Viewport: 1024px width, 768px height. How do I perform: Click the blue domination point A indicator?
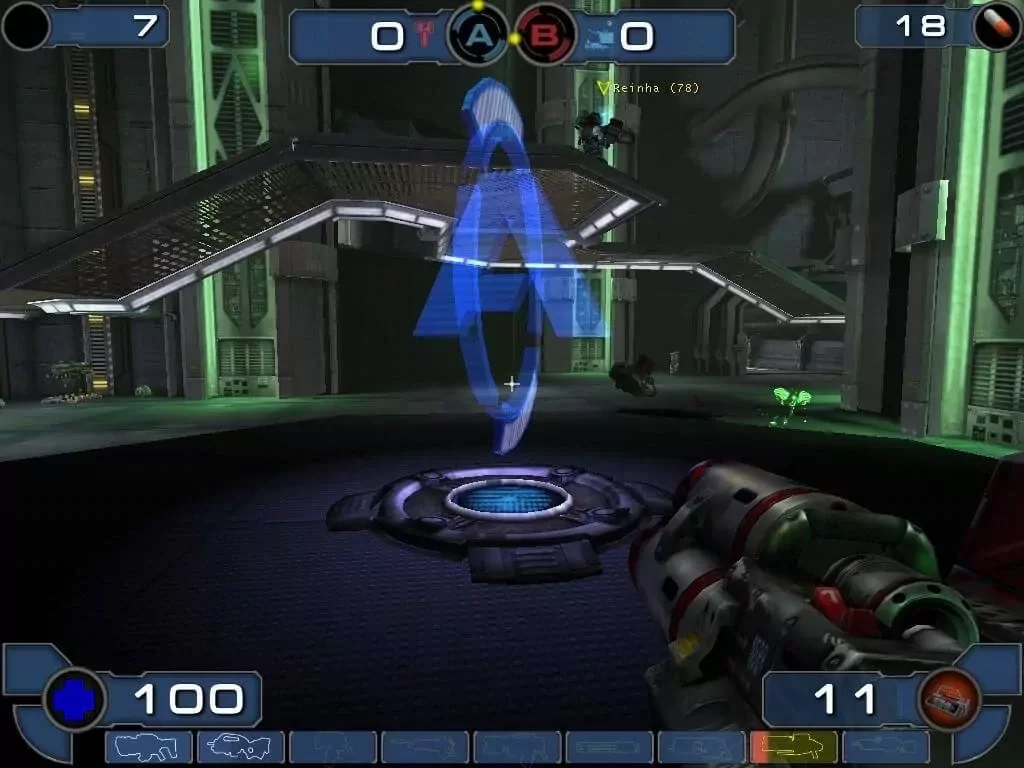pos(480,37)
